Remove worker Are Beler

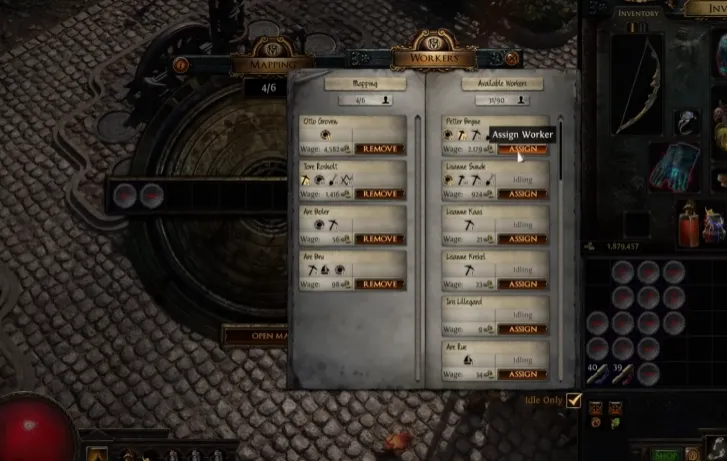pyautogui.click(x=379, y=239)
